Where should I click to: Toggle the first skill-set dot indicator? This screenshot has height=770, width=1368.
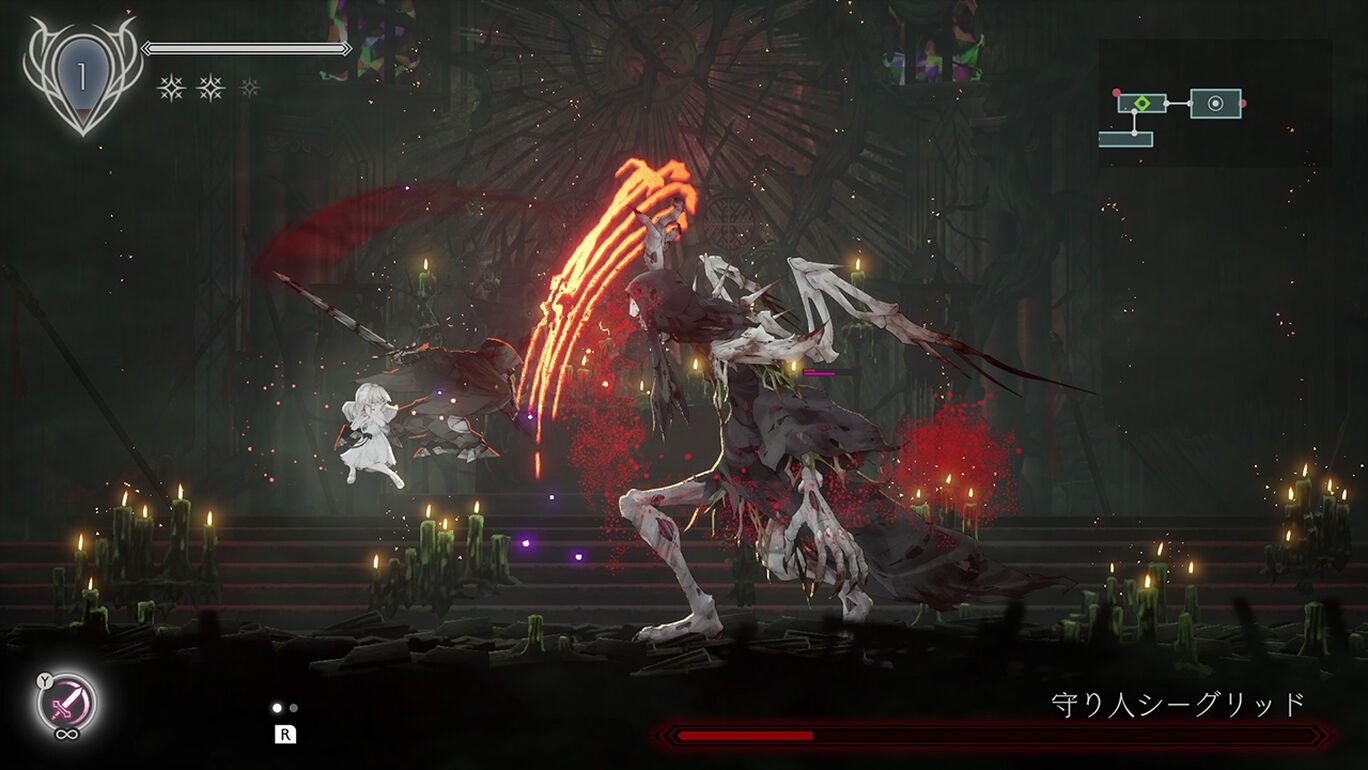point(277,709)
